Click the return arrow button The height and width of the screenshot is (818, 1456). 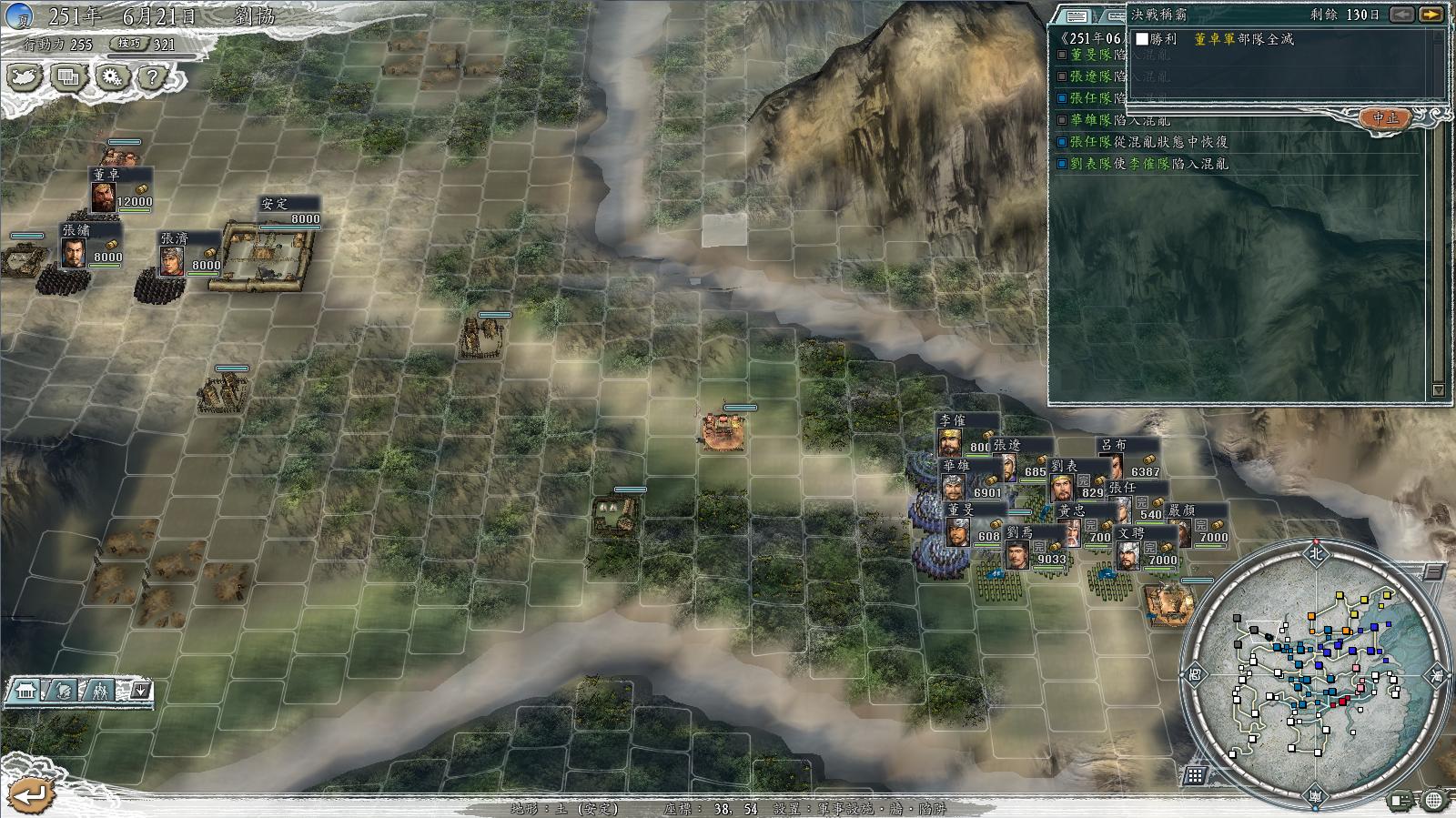[29, 795]
